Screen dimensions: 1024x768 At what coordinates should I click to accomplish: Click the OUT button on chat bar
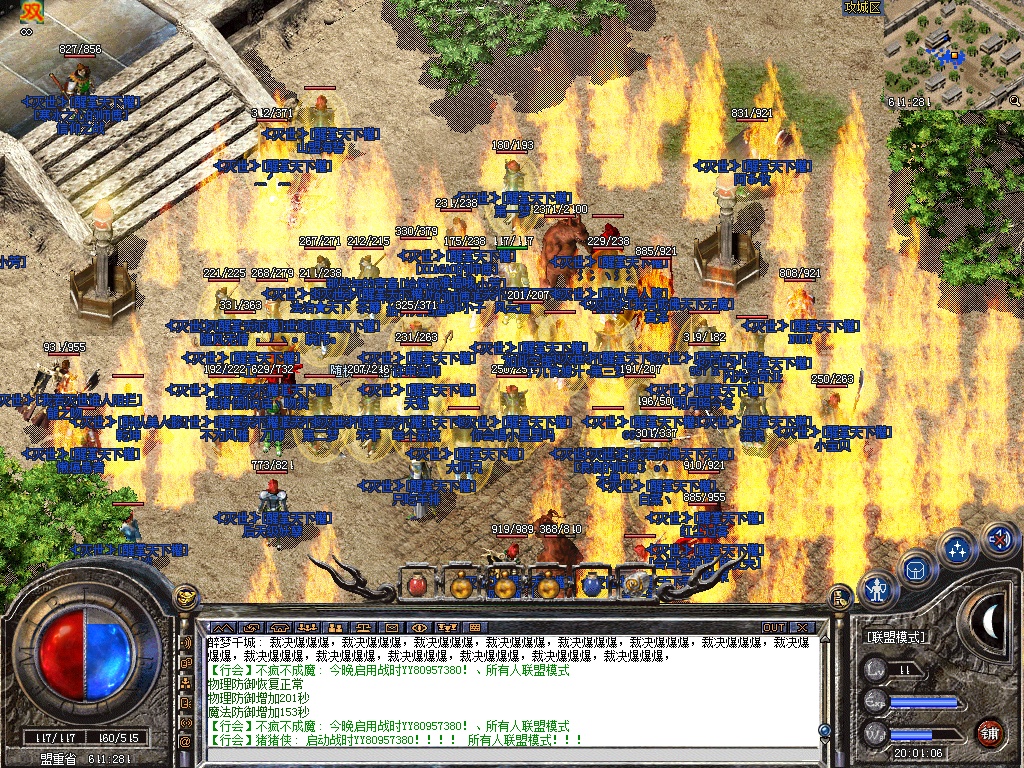click(x=774, y=627)
